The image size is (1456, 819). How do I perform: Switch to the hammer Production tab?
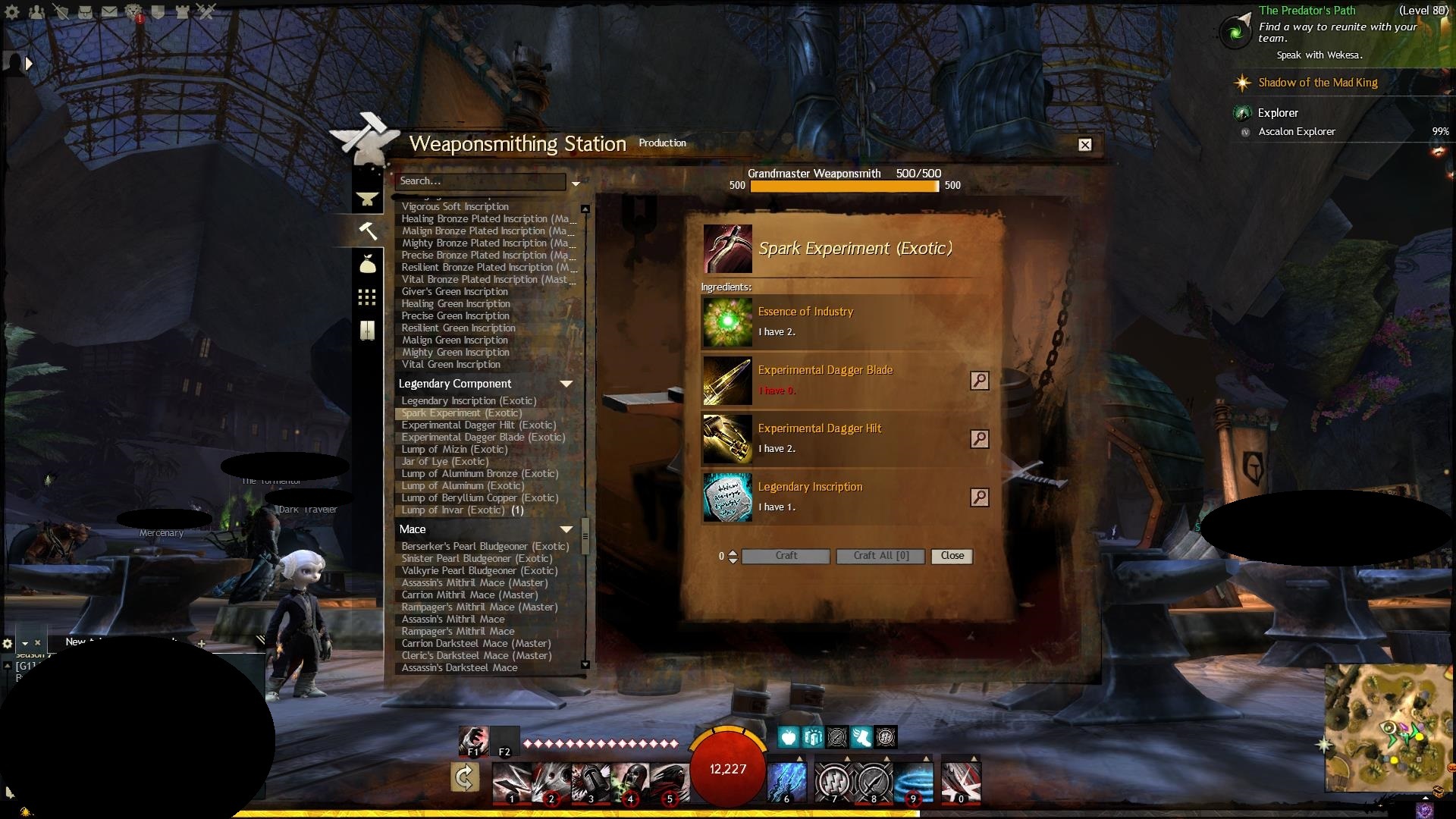pos(368,231)
